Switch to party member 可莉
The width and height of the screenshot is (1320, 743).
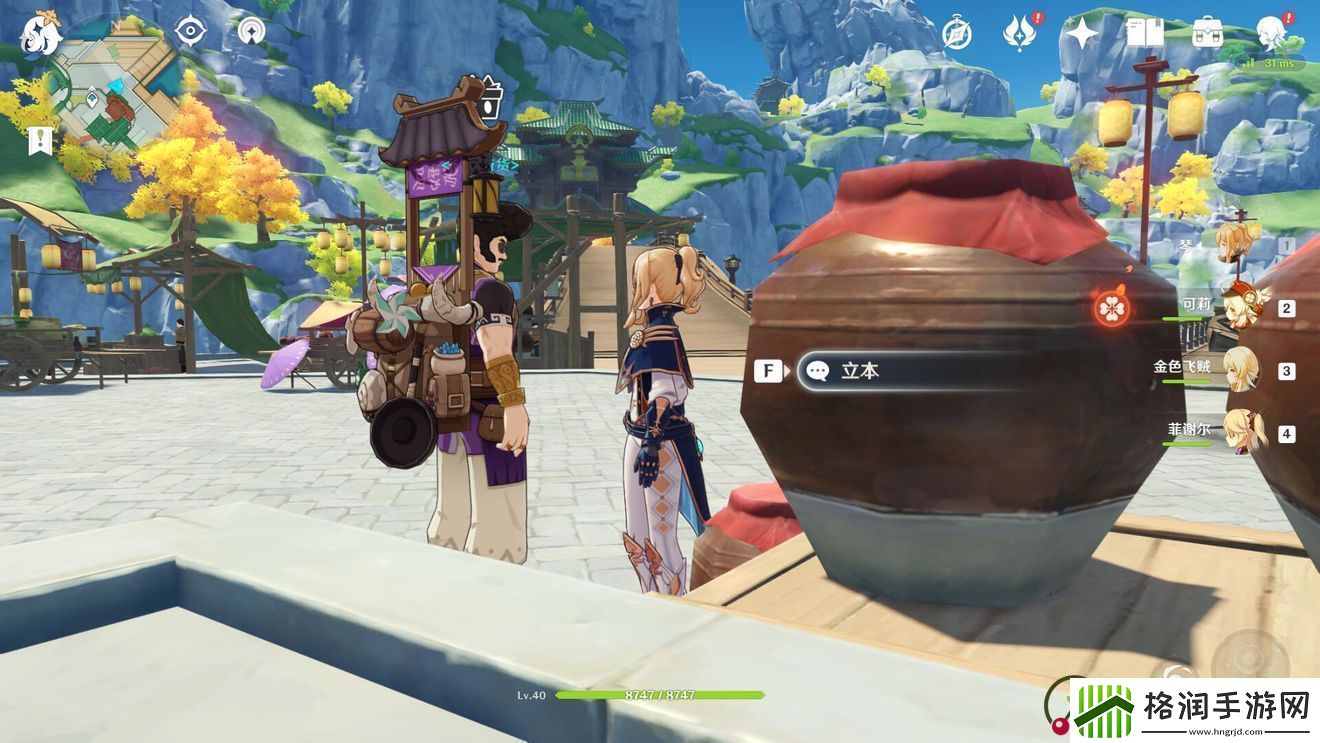tap(1240, 308)
